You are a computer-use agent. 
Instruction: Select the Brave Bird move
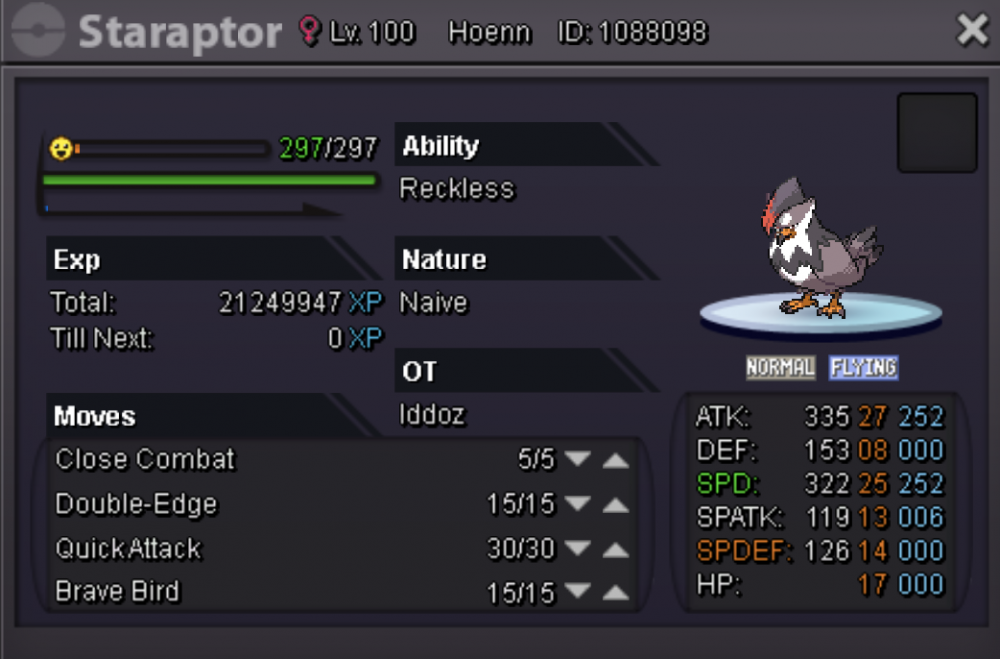[118, 592]
